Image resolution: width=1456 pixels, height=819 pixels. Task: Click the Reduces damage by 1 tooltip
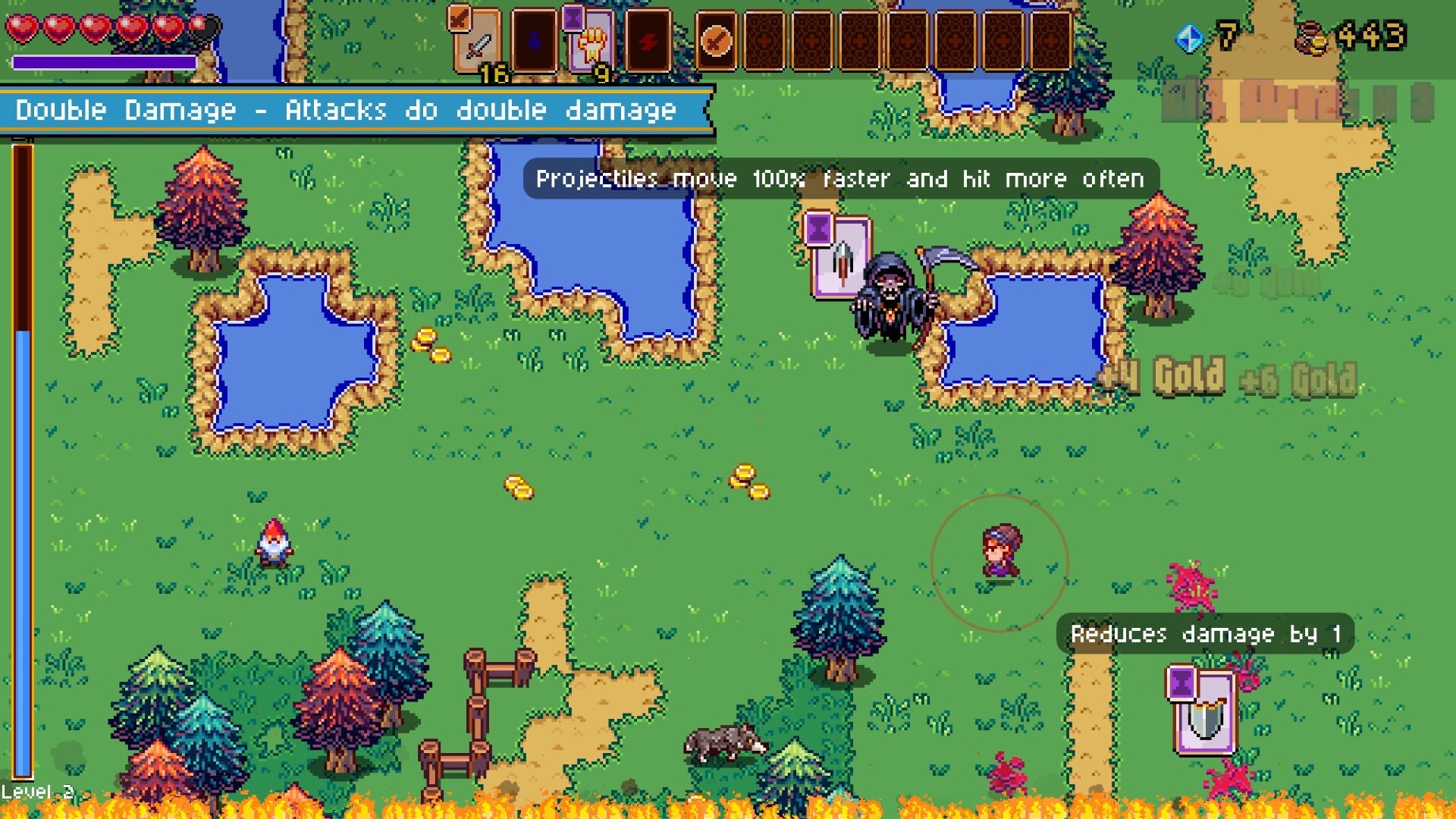1206,635
